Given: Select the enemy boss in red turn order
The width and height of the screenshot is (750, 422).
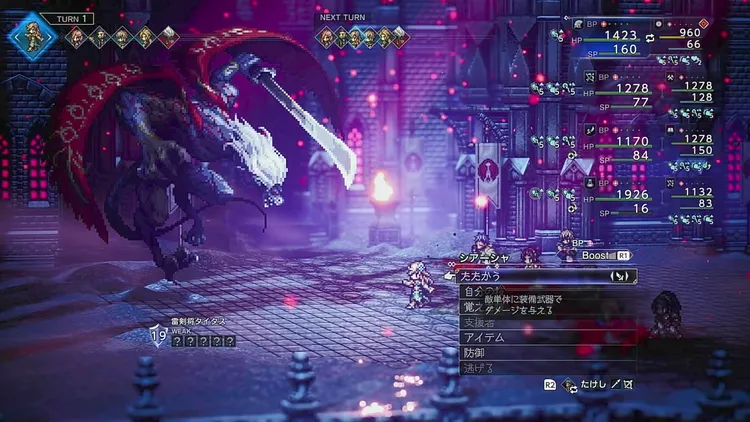Looking at the screenshot, I should [169, 38].
